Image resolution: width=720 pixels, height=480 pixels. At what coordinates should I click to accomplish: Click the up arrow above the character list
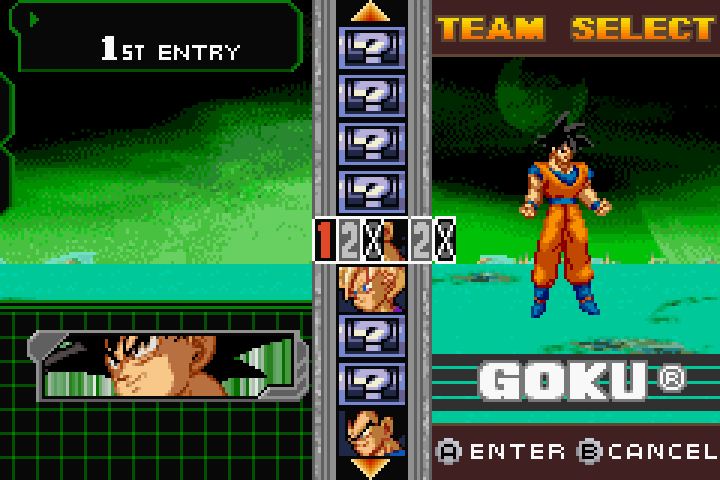371,12
